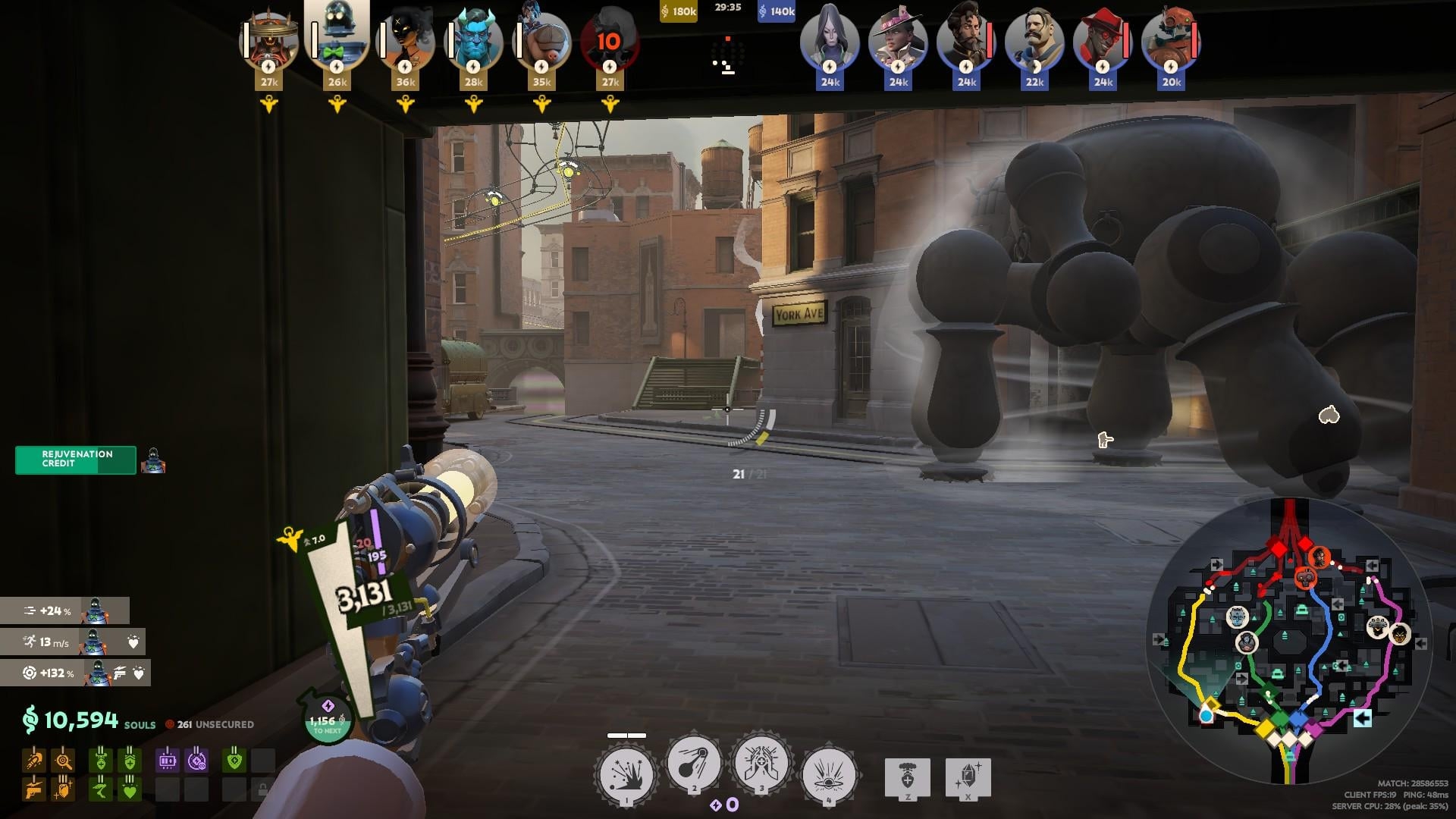Trigger the black hole ultimate ability
Viewport: 1456px width, 819px height.
pos(829,775)
